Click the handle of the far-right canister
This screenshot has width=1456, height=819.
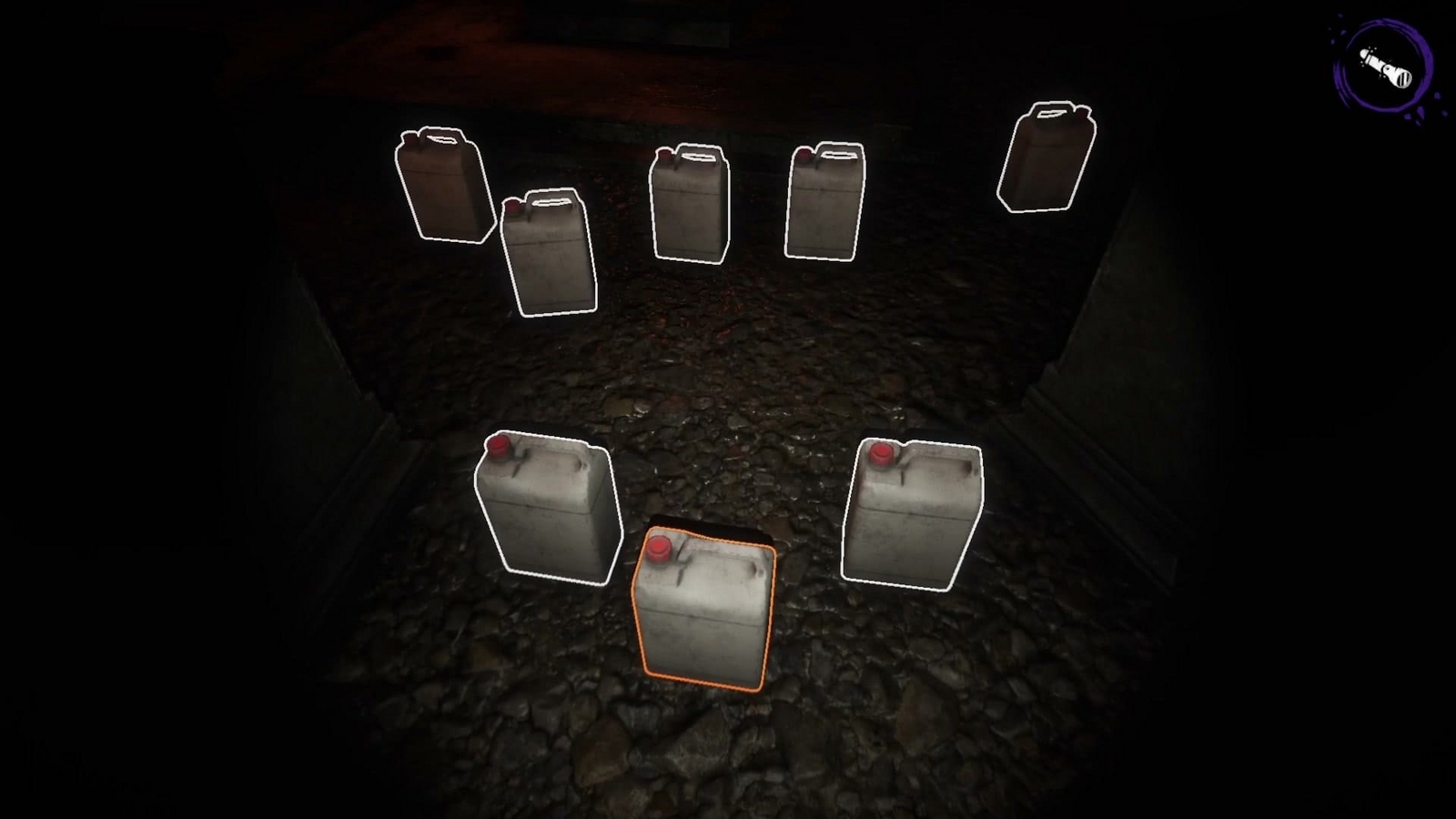(x=1051, y=114)
